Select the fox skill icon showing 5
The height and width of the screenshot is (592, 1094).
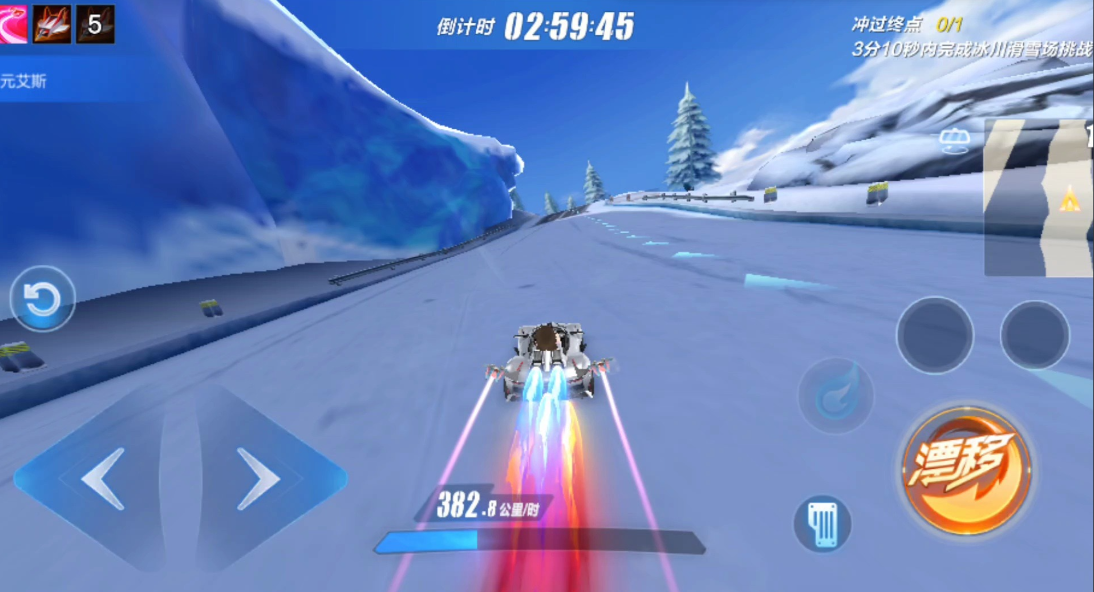coord(95,23)
